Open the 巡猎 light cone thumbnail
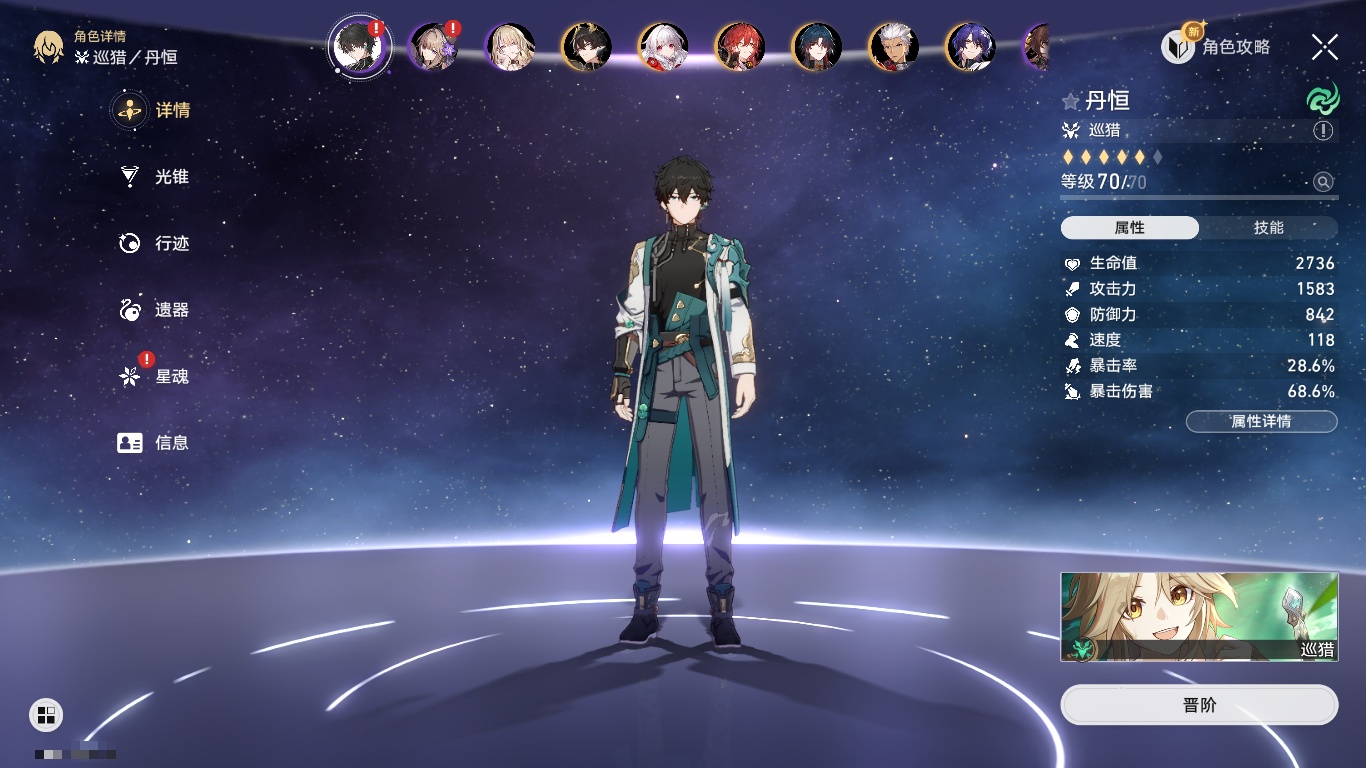Image resolution: width=1366 pixels, height=768 pixels. point(1199,616)
